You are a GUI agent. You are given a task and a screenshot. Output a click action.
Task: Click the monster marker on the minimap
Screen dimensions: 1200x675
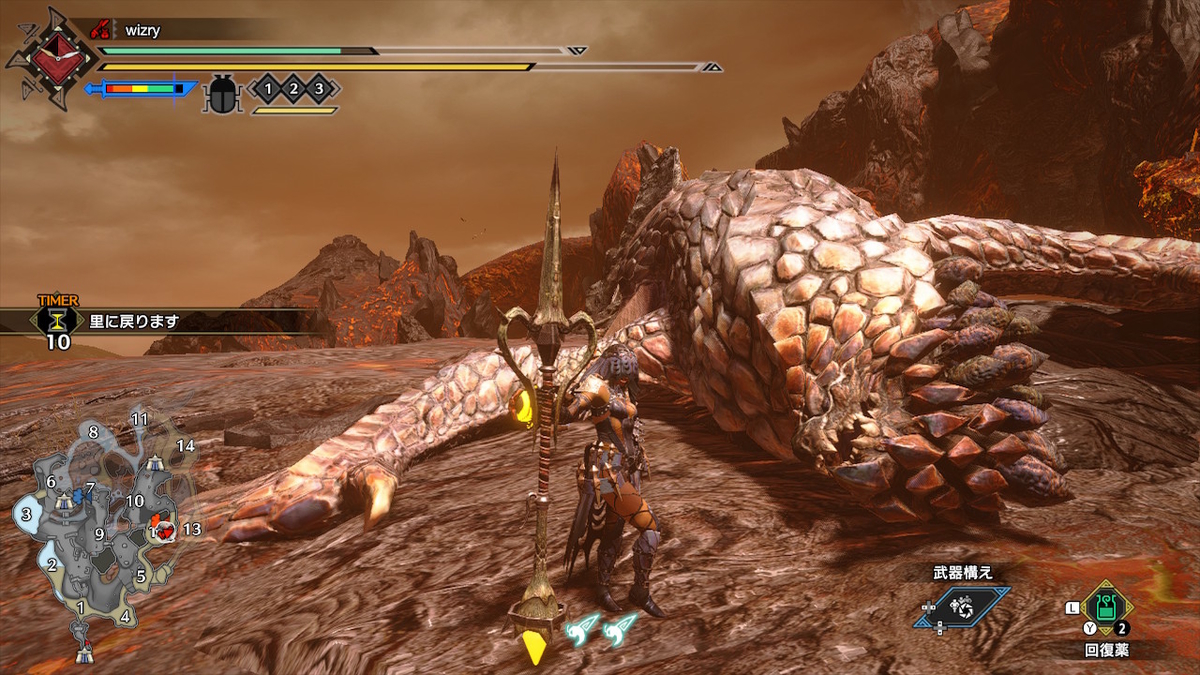[x=161, y=527]
